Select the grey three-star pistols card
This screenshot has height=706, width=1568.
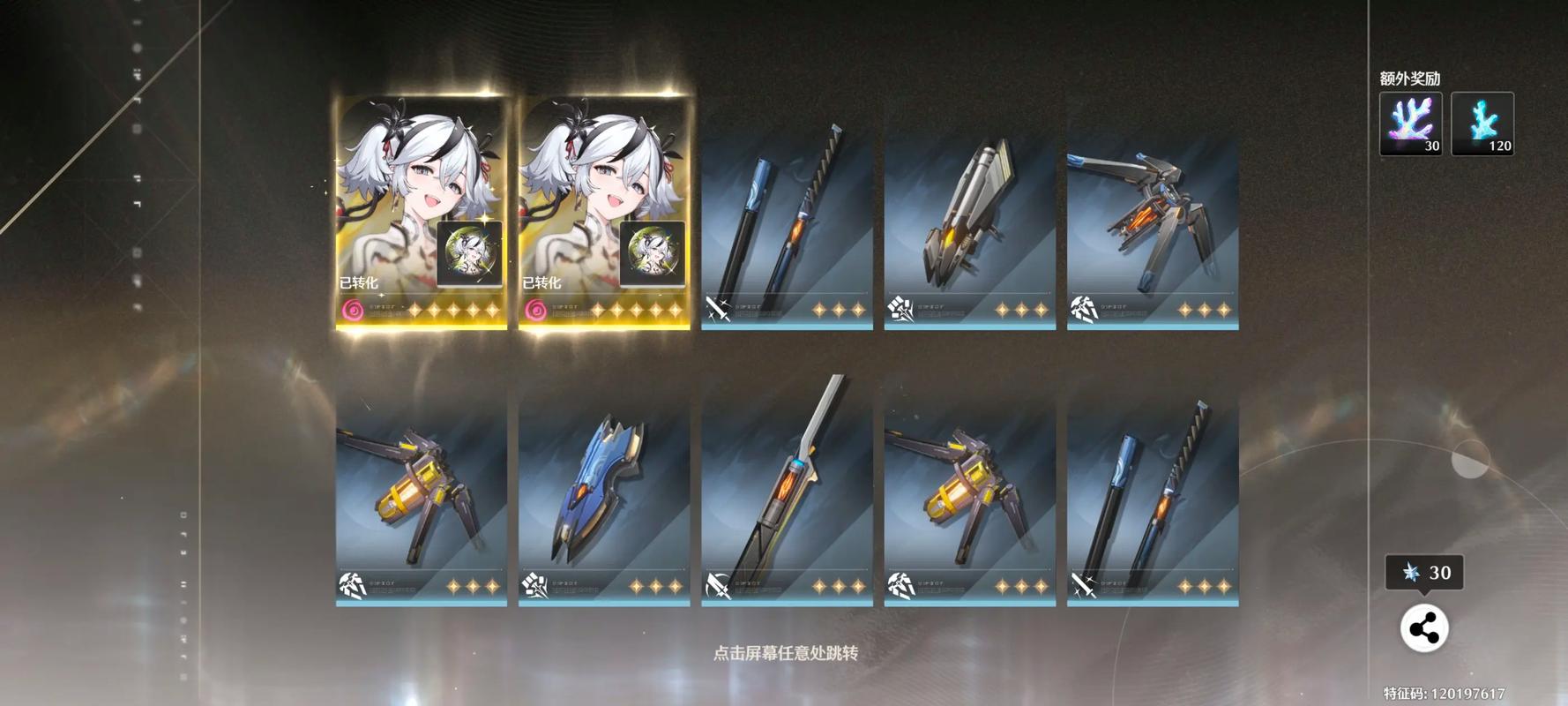(x=1153, y=229)
